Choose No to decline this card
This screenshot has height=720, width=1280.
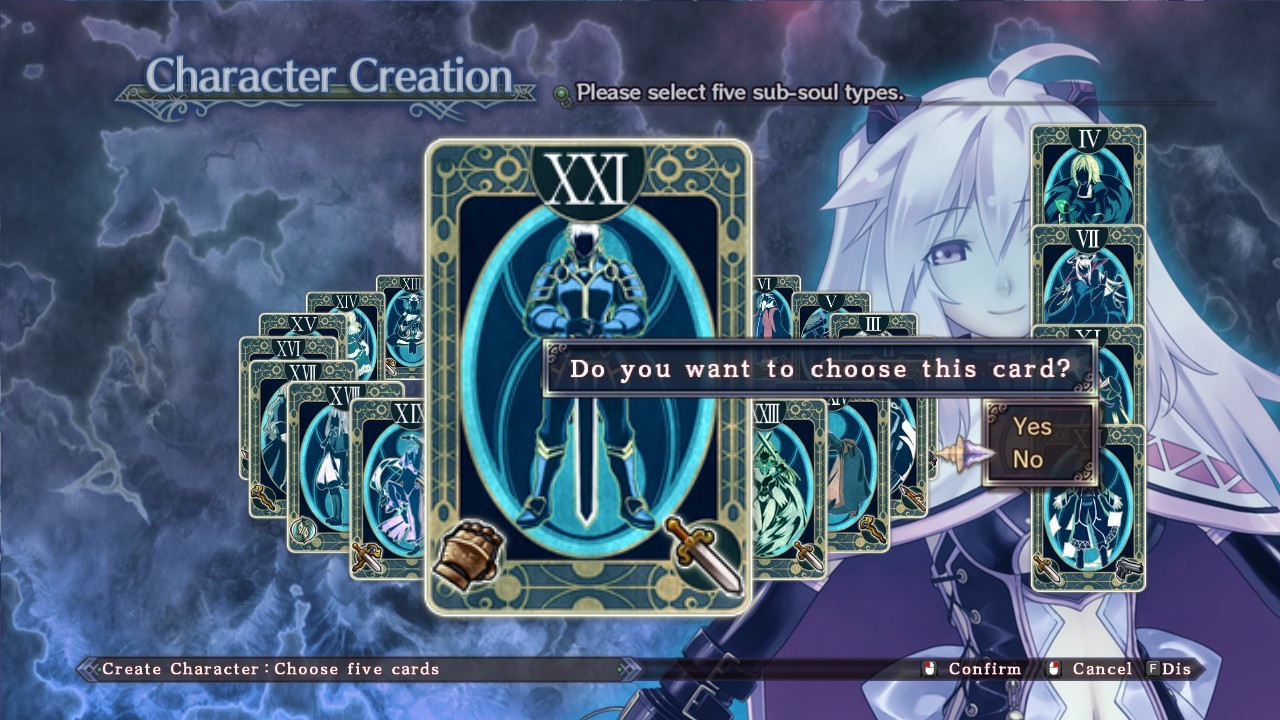[1028, 460]
